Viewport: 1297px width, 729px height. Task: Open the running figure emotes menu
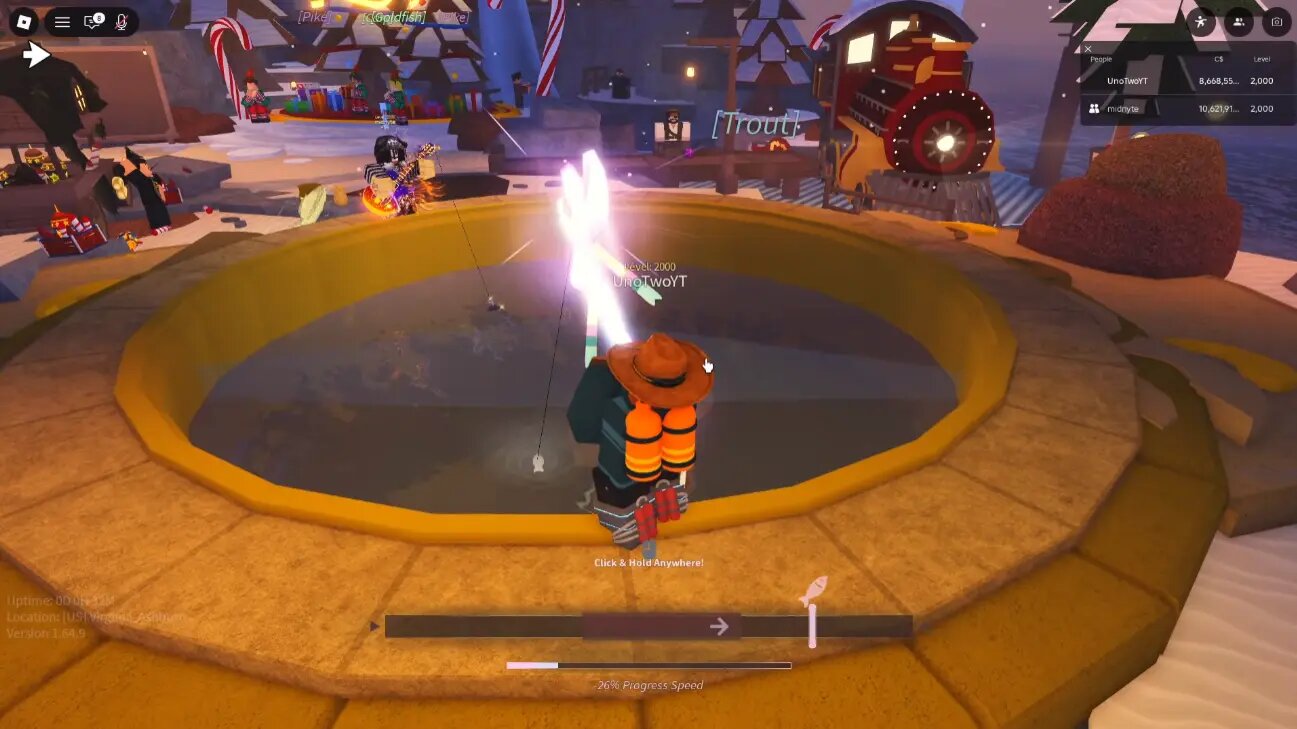tap(1201, 22)
